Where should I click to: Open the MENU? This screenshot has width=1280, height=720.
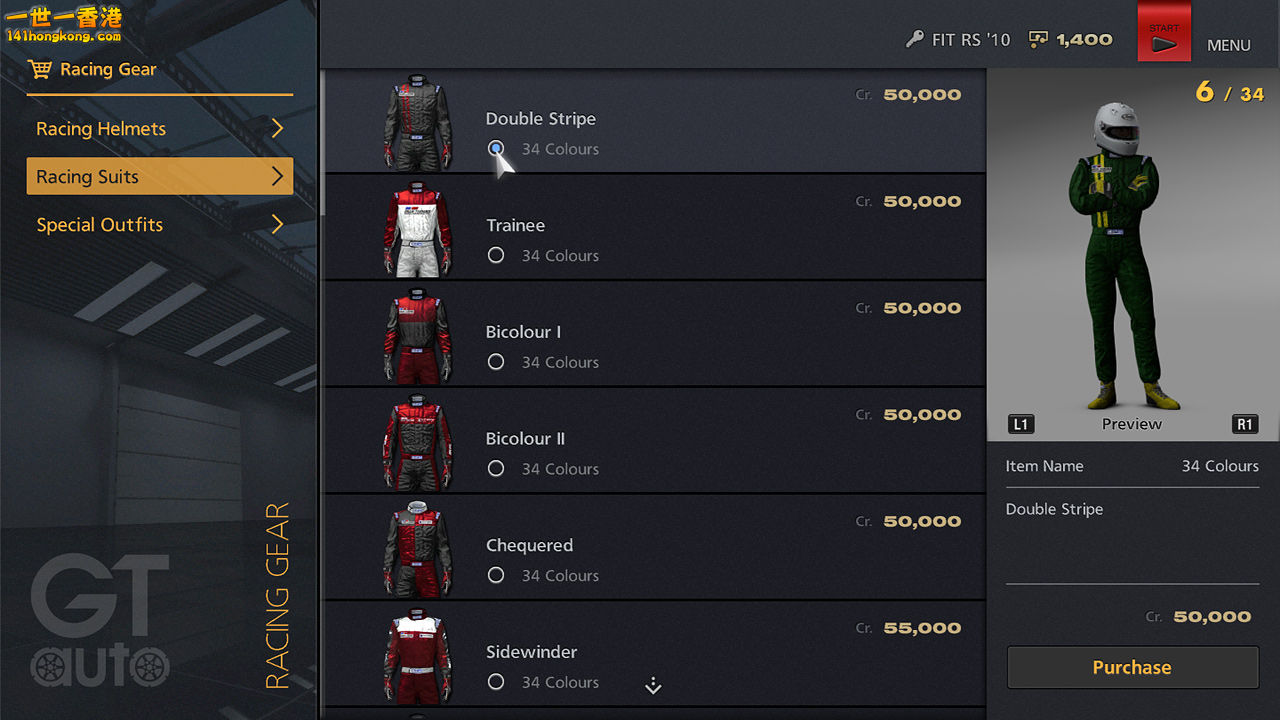click(1229, 45)
